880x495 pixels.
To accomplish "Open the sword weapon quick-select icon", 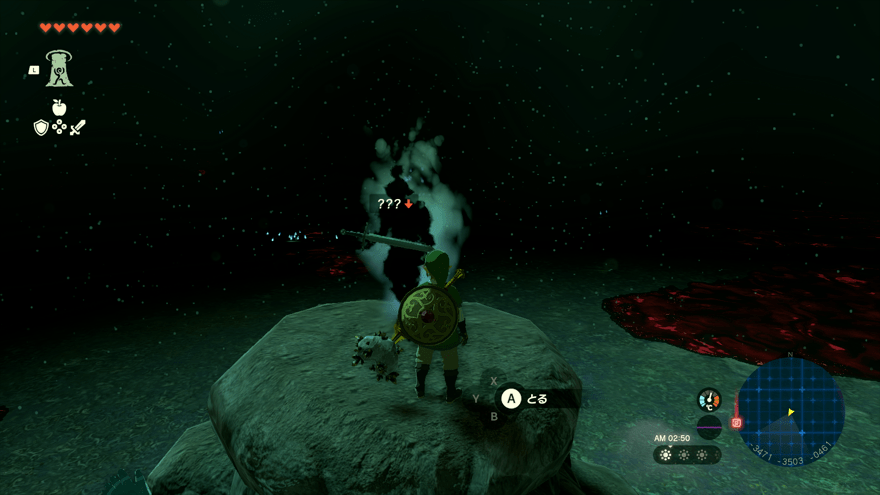I will 78,127.
